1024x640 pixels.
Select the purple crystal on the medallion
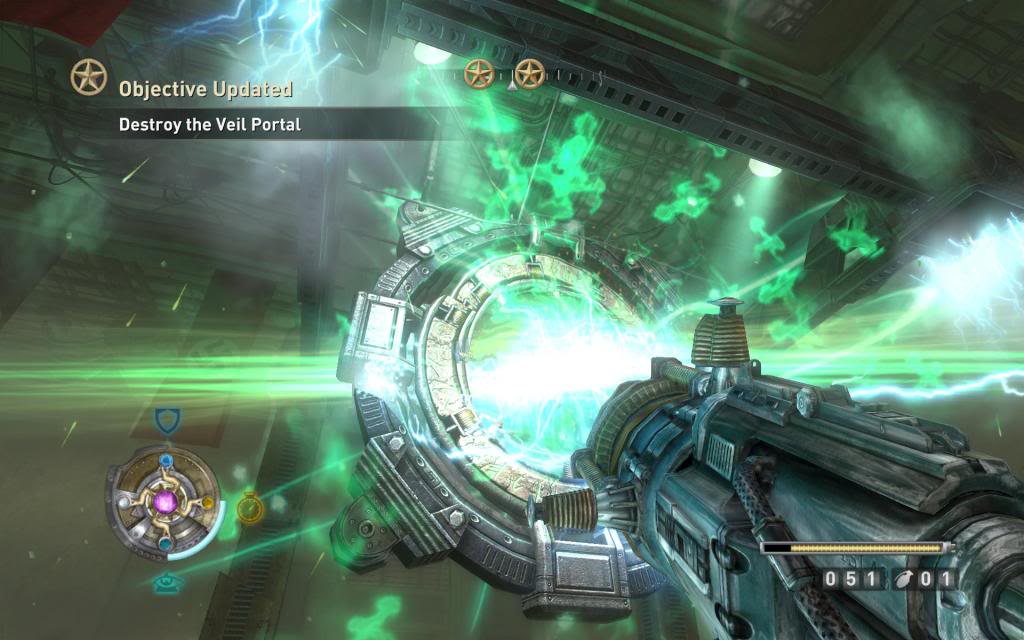click(x=166, y=500)
